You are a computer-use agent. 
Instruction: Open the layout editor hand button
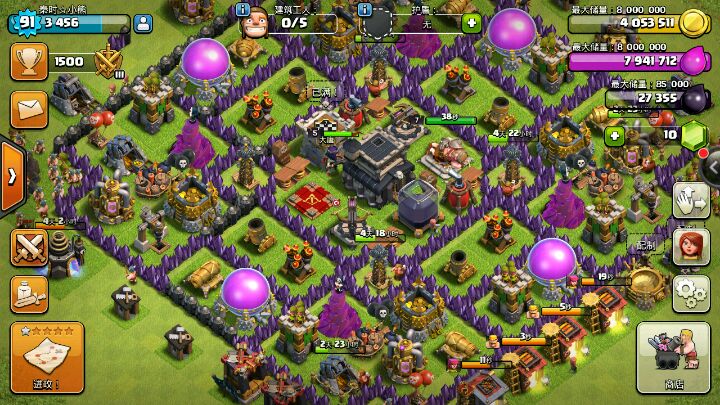691,201
